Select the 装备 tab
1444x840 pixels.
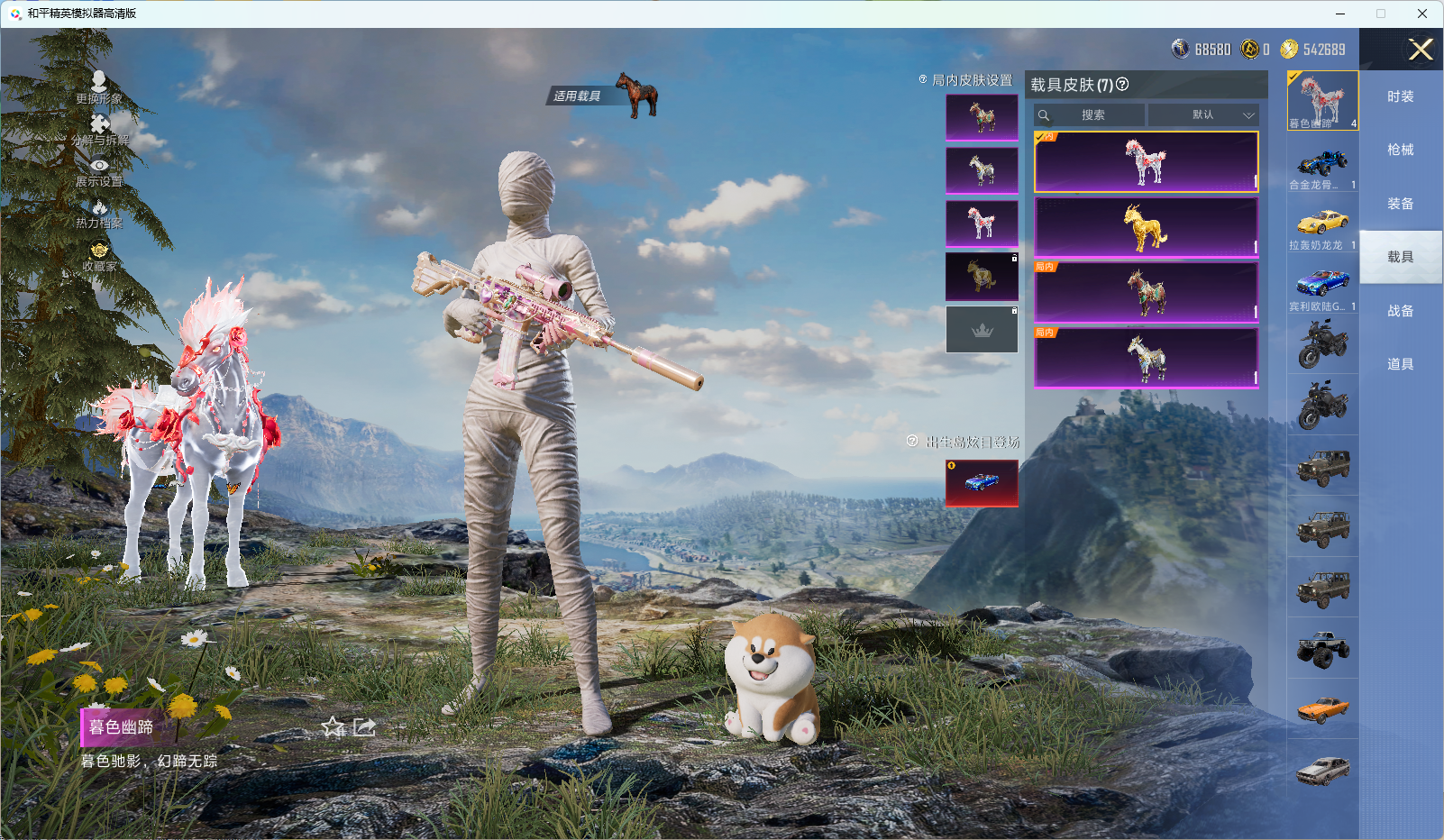click(x=1400, y=204)
